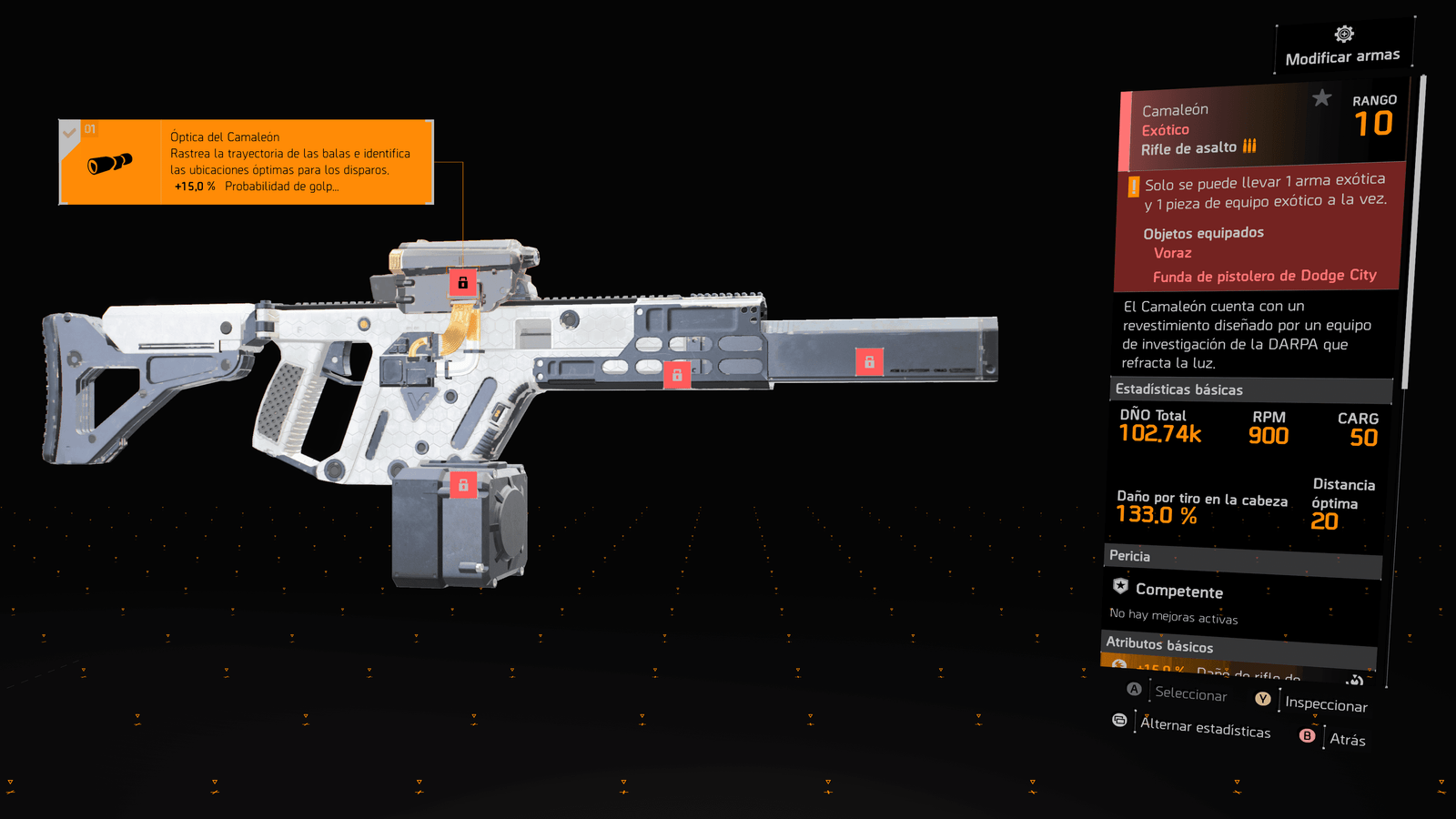Select the locked optics mod slot
The image size is (1456, 819).
coord(462,282)
